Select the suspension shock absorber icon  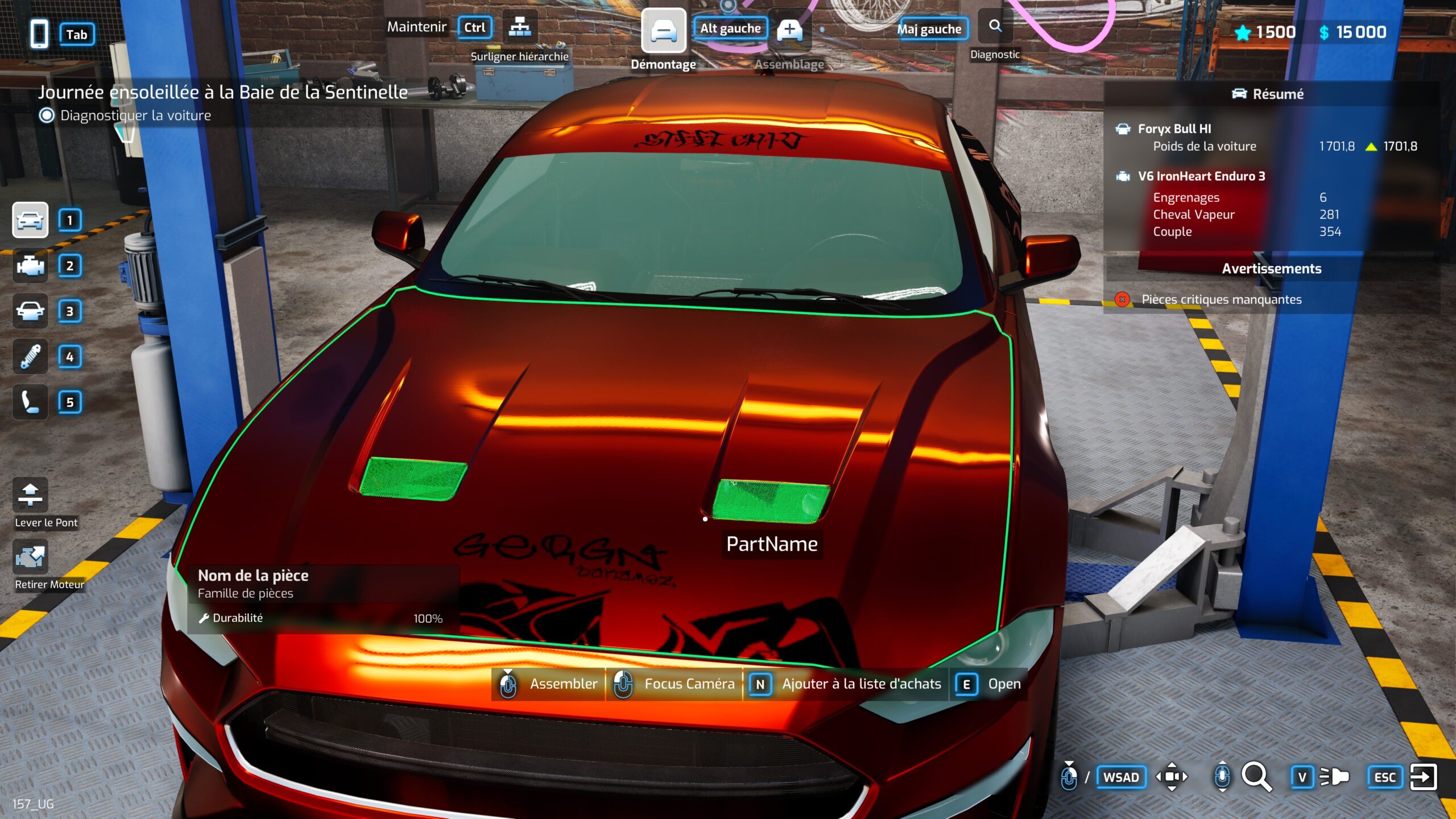[x=30, y=357]
